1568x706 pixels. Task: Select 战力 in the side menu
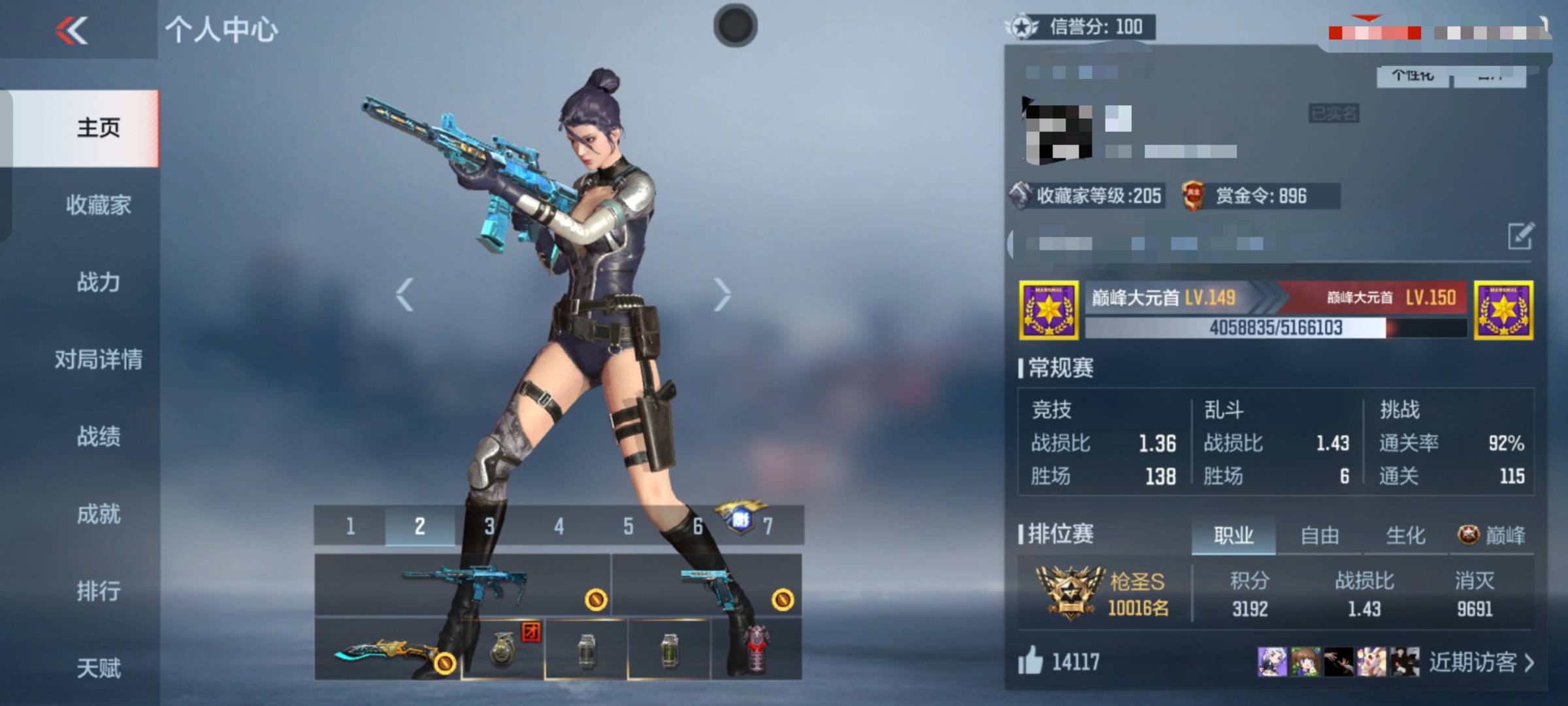[x=98, y=282]
